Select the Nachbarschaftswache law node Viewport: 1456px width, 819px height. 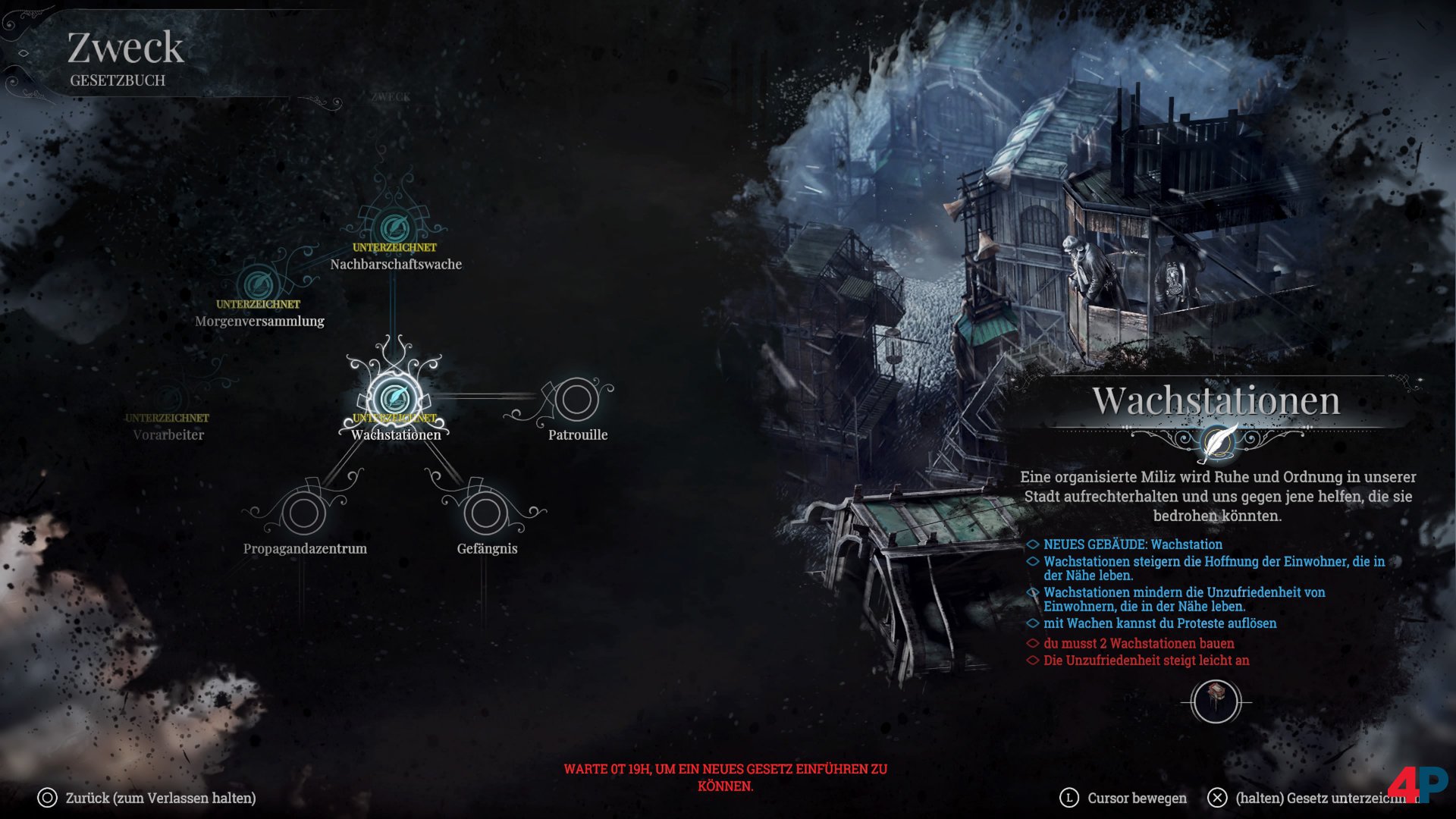(394, 227)
